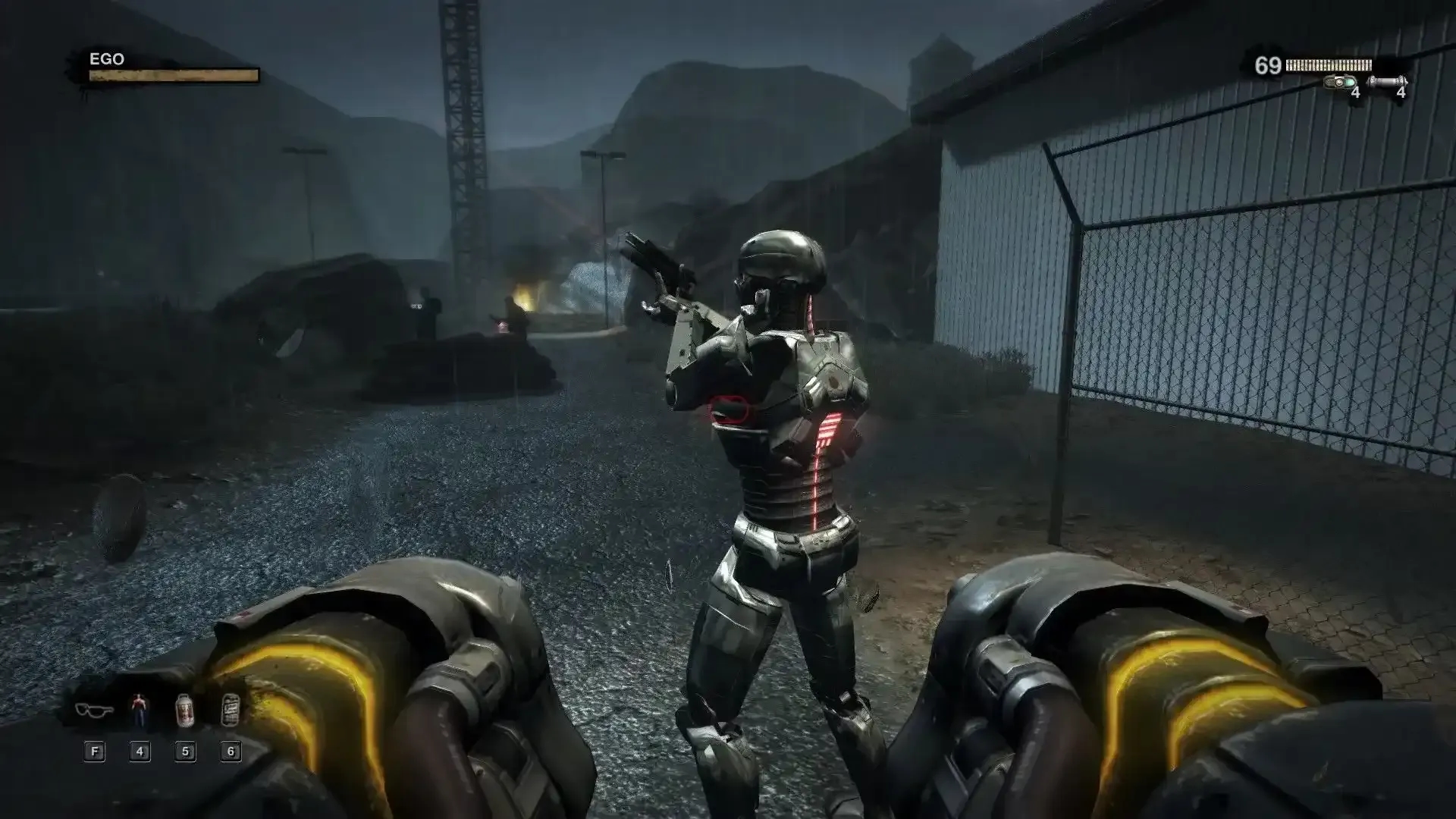Select the sunglasses inventory icon
This screenshot has width=1456, height=819.
(x=95, y=711)
